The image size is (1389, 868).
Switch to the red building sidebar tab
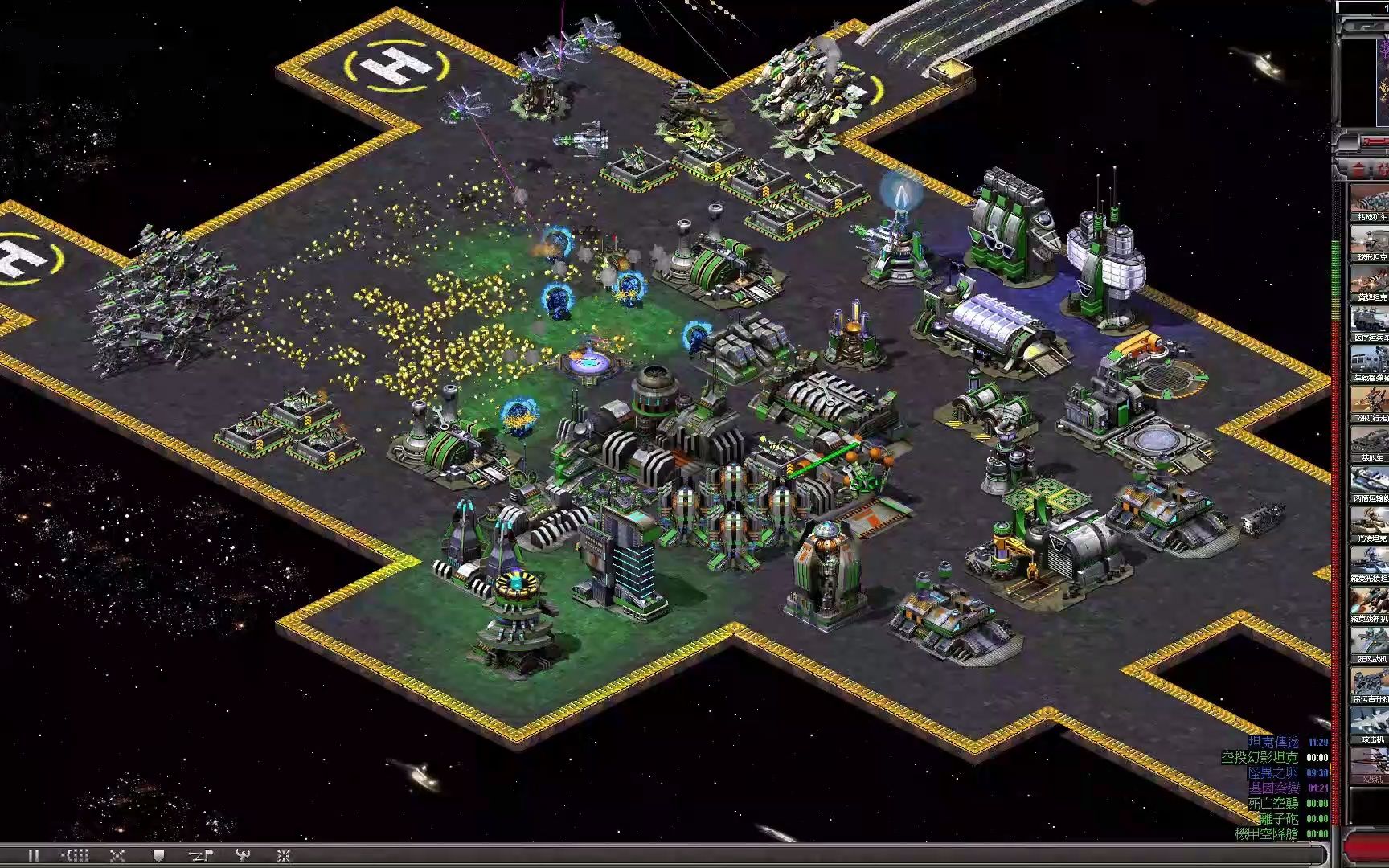(x=1358, y=169)
